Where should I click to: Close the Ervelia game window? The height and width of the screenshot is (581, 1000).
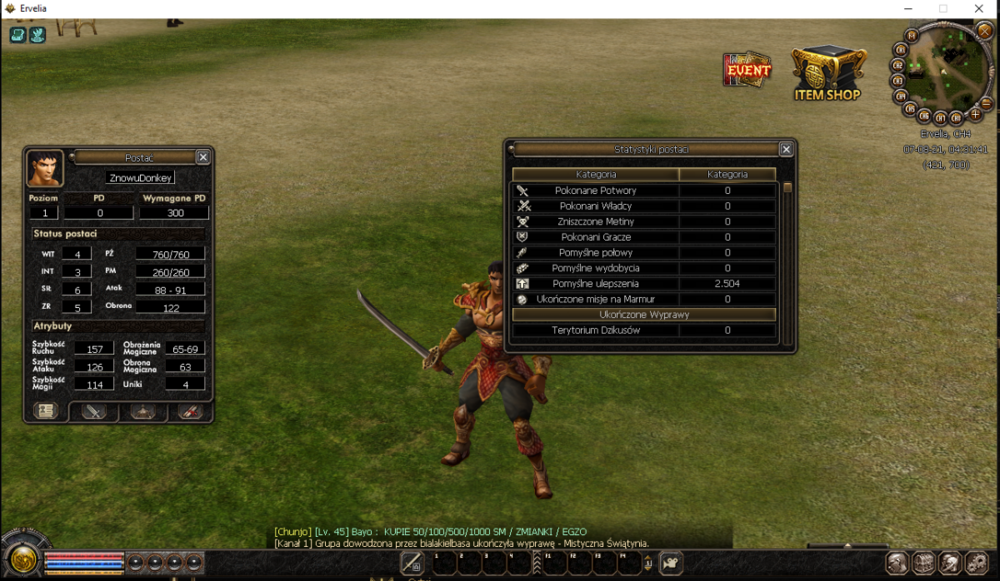[978, 9]
